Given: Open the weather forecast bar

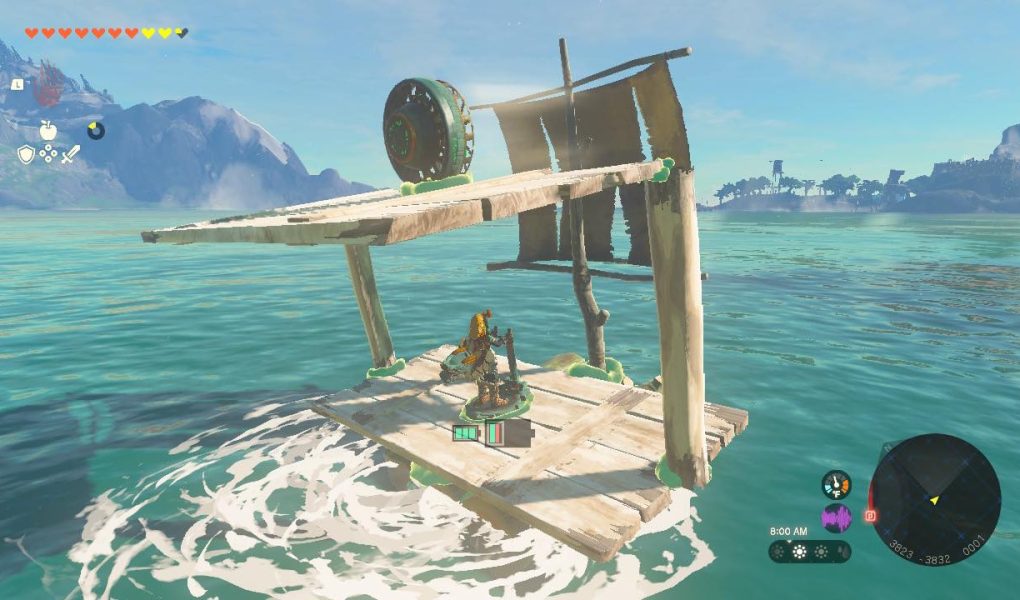Looking at the screenshot, I should [x=810, y=551].
